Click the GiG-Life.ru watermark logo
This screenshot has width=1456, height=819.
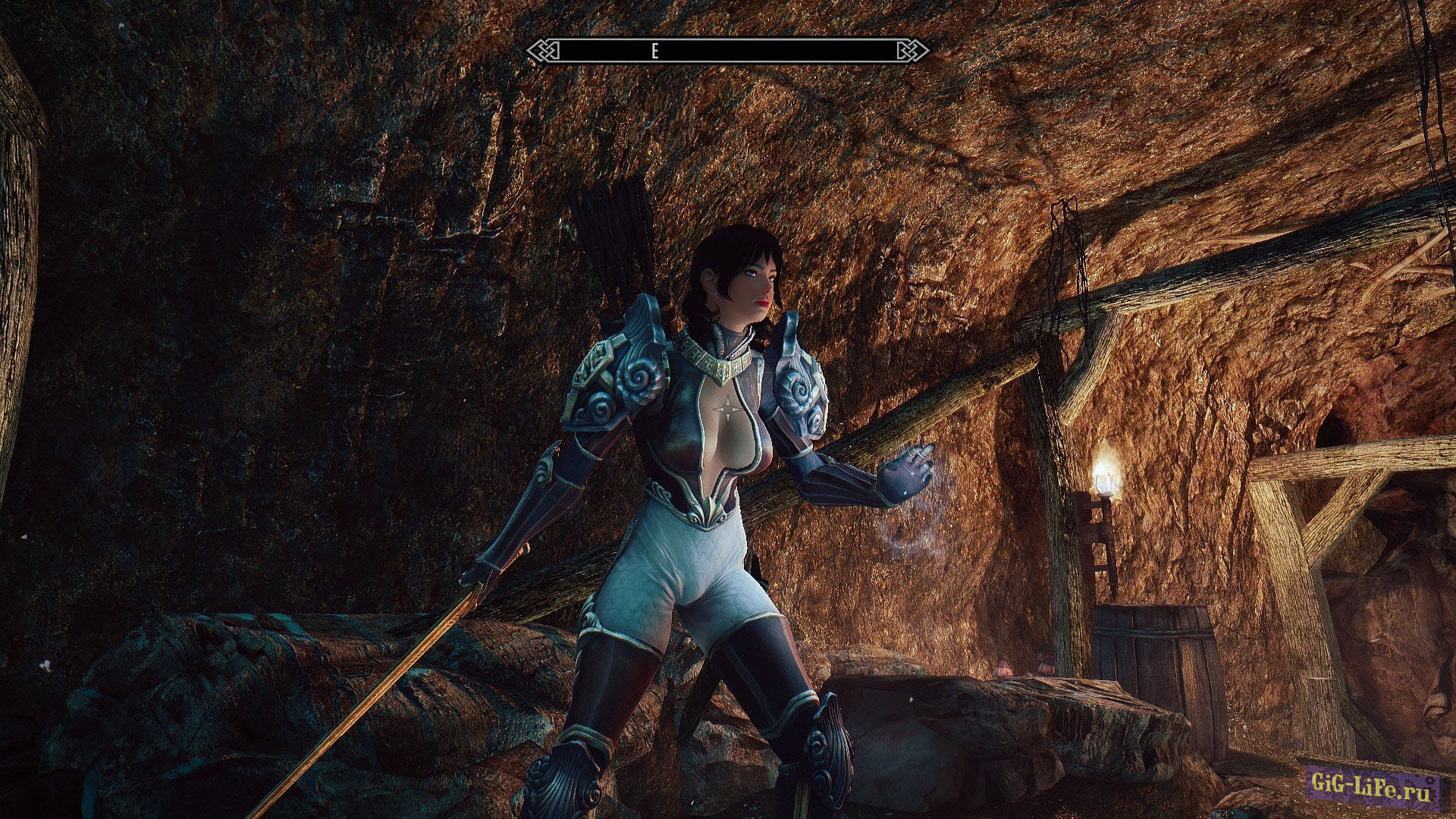[x=1373, y=783]
